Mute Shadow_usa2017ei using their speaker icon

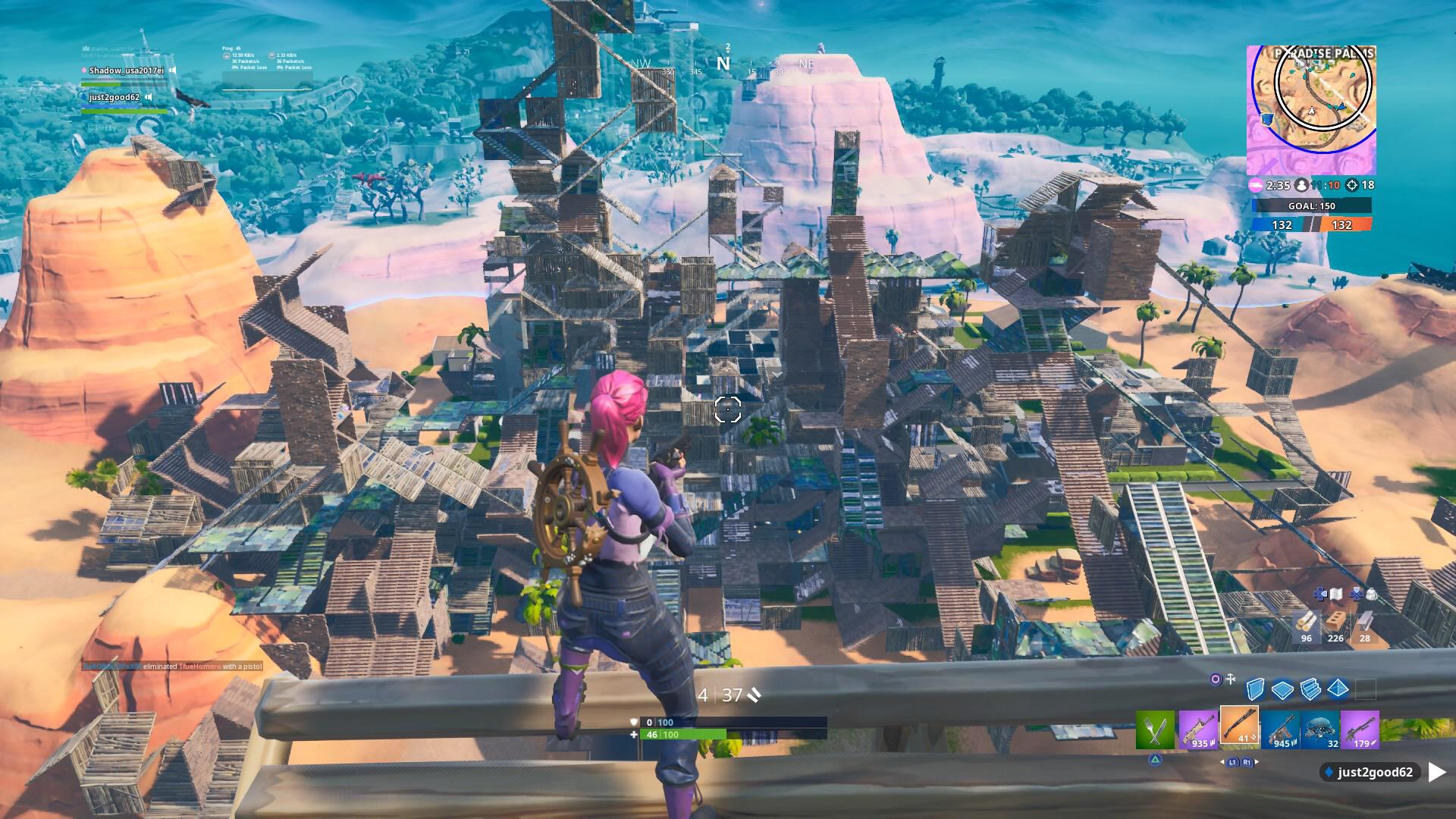click(x=172, y=71)
